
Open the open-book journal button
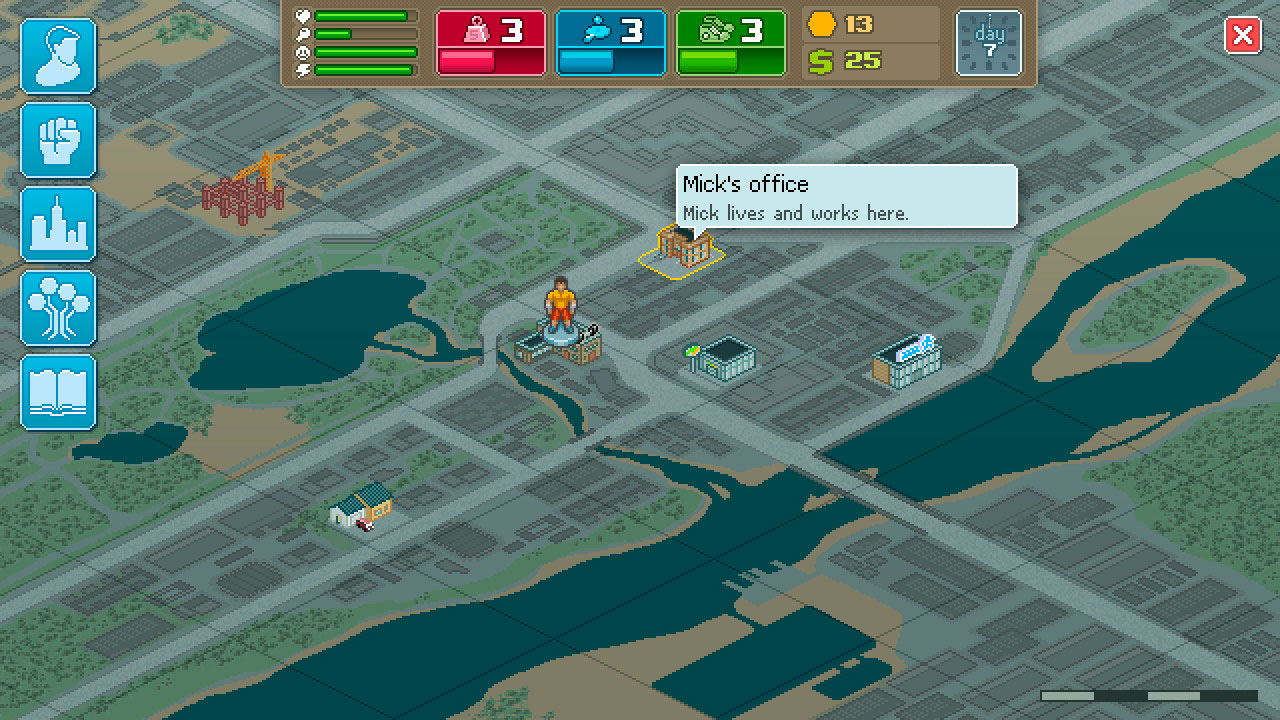(x=59, y=392)
